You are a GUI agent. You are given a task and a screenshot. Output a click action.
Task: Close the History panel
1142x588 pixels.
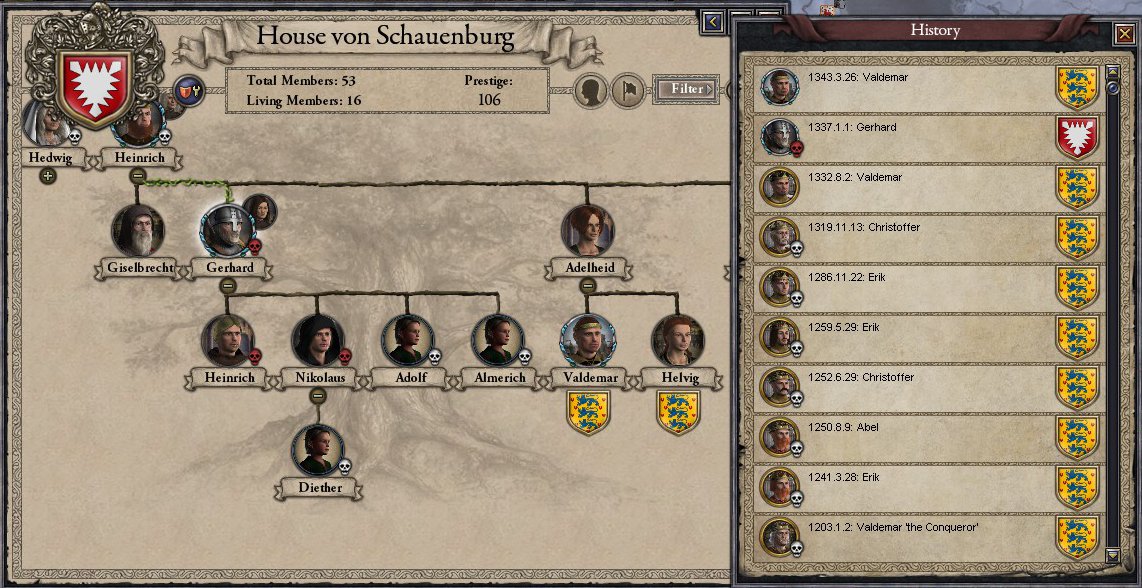point(1123,35)
